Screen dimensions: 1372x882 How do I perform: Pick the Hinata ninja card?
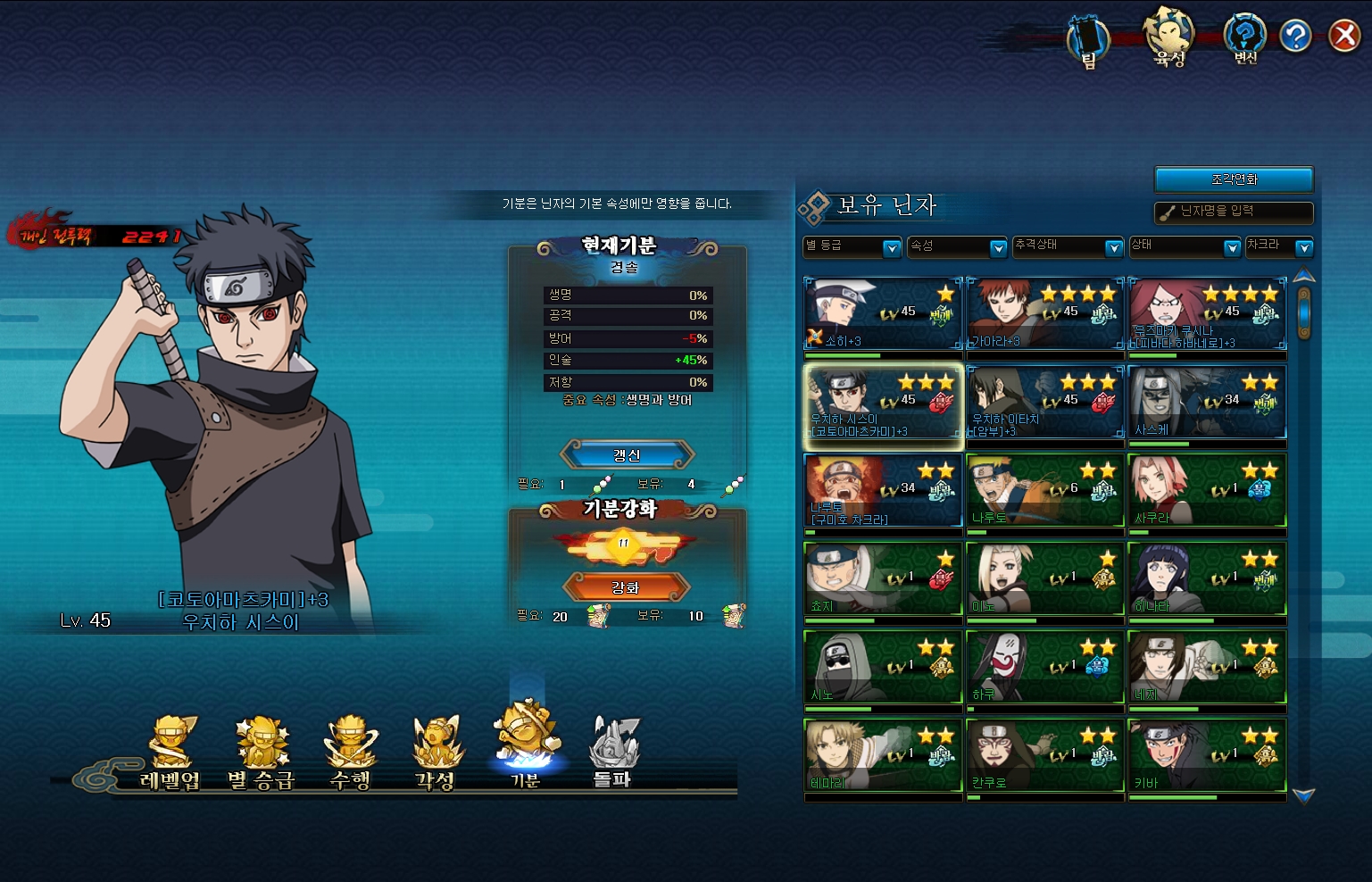(1207, 579)
